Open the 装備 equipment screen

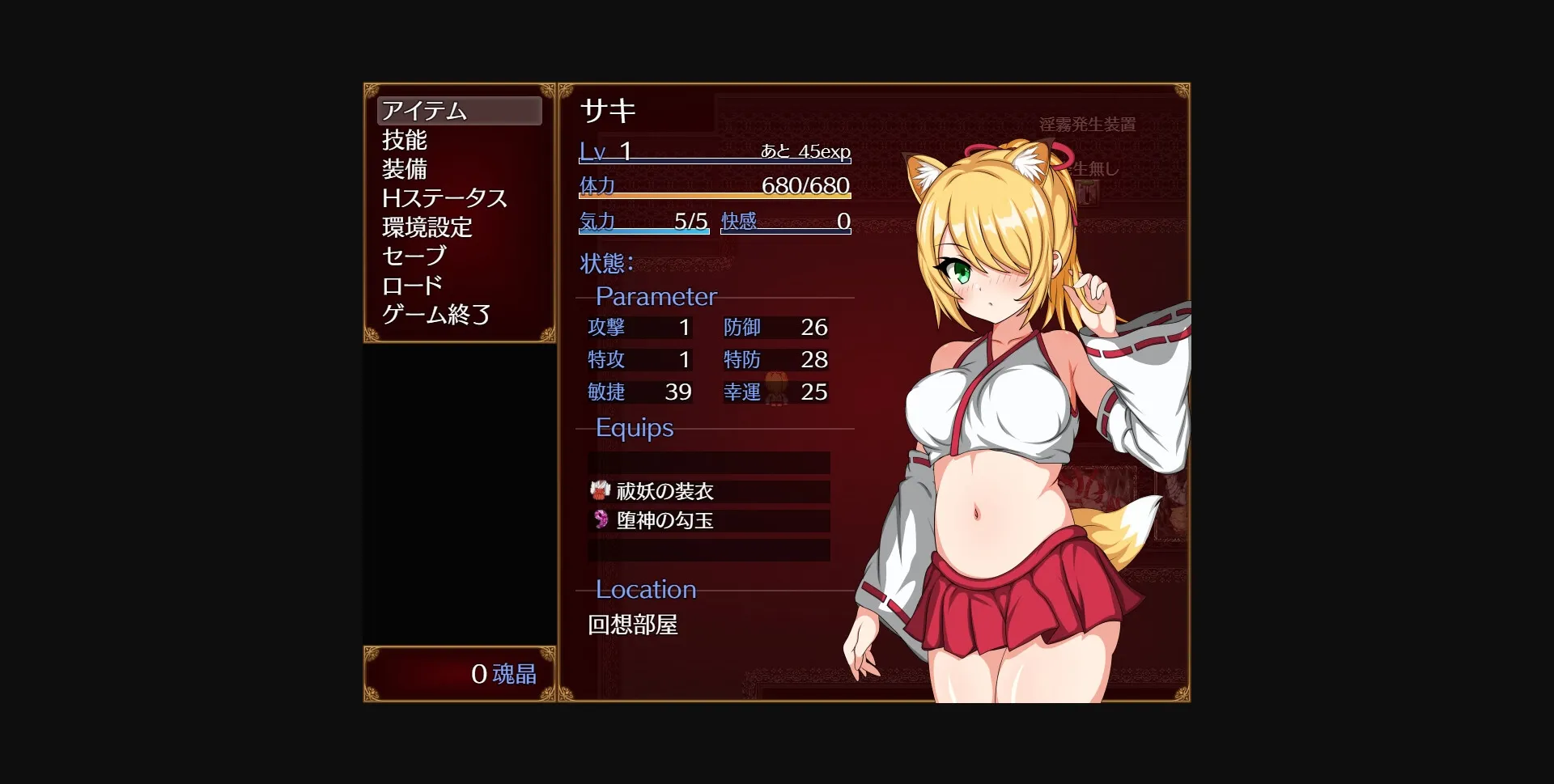tap(405, 170)
